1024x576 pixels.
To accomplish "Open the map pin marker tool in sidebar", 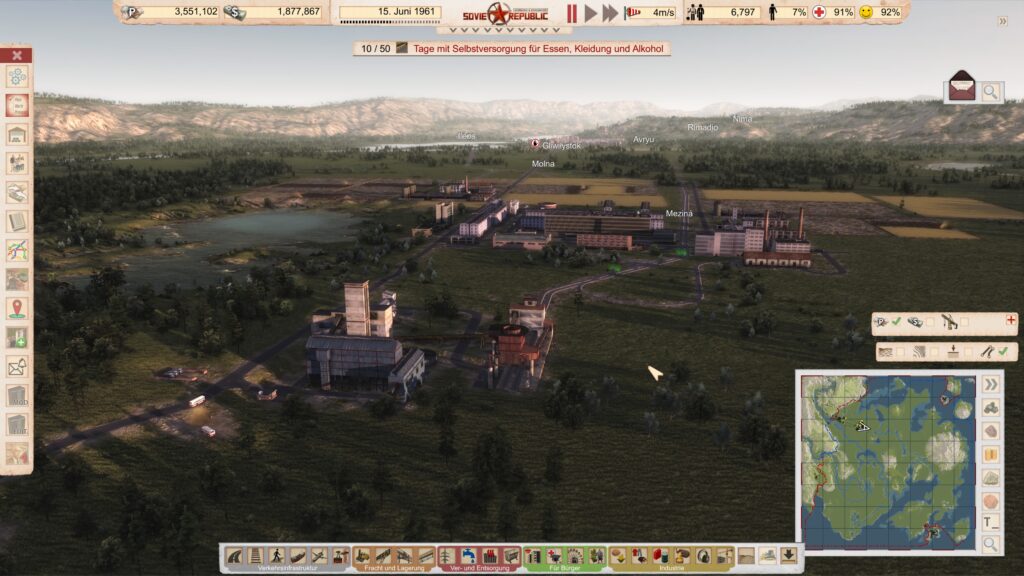I will 17,308.
